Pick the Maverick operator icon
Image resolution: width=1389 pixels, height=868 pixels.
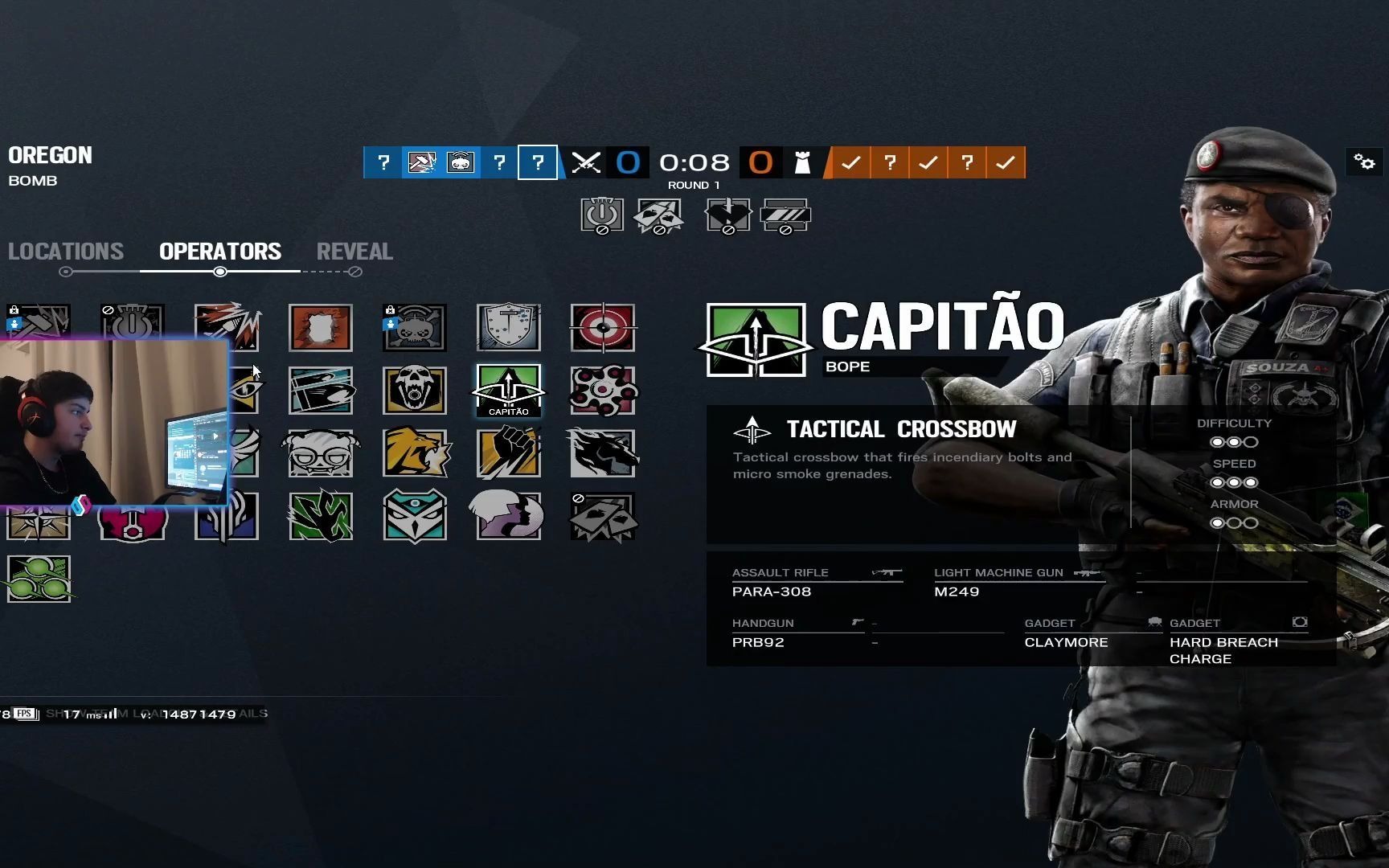coord(602,453)
